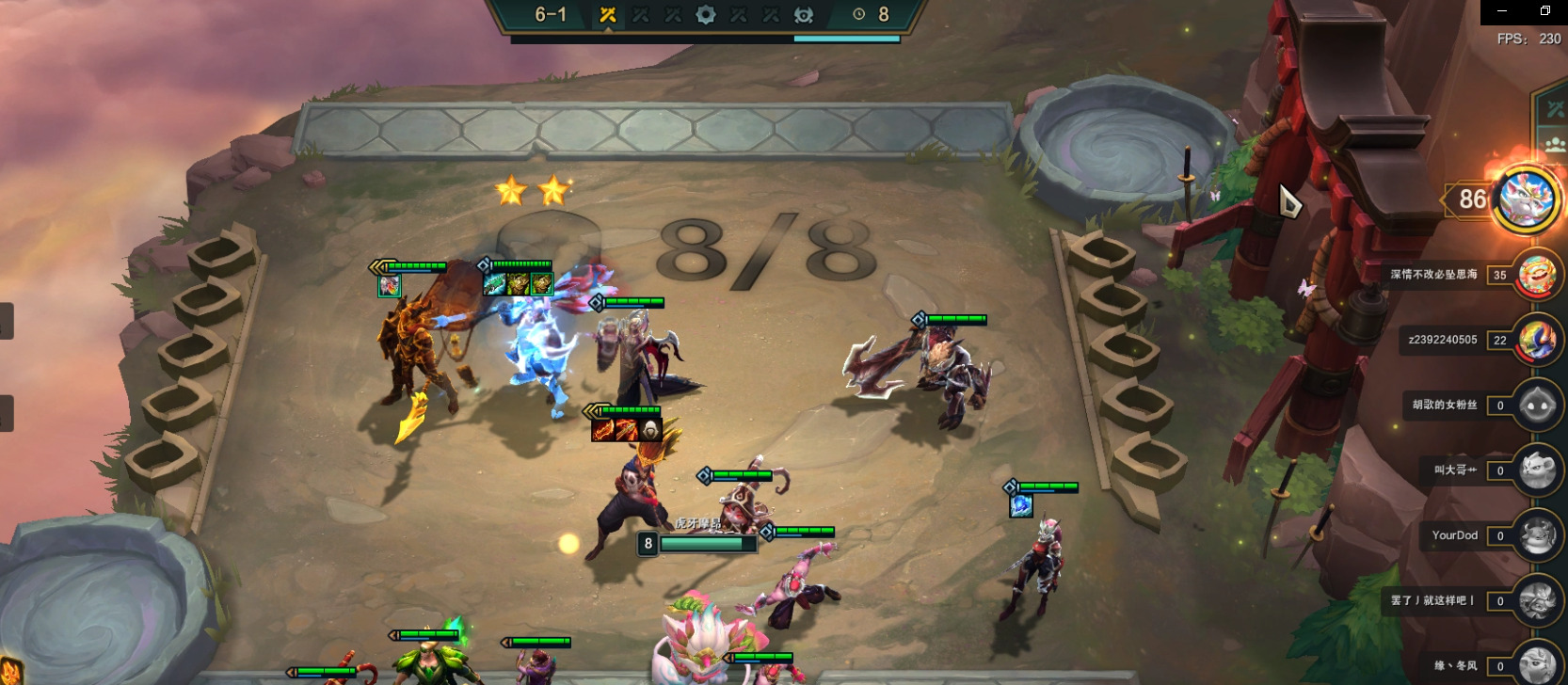Choose player 罢了丿就这样吧丨 in scoreboard

pyautogui.click(x=1536, y=600)
